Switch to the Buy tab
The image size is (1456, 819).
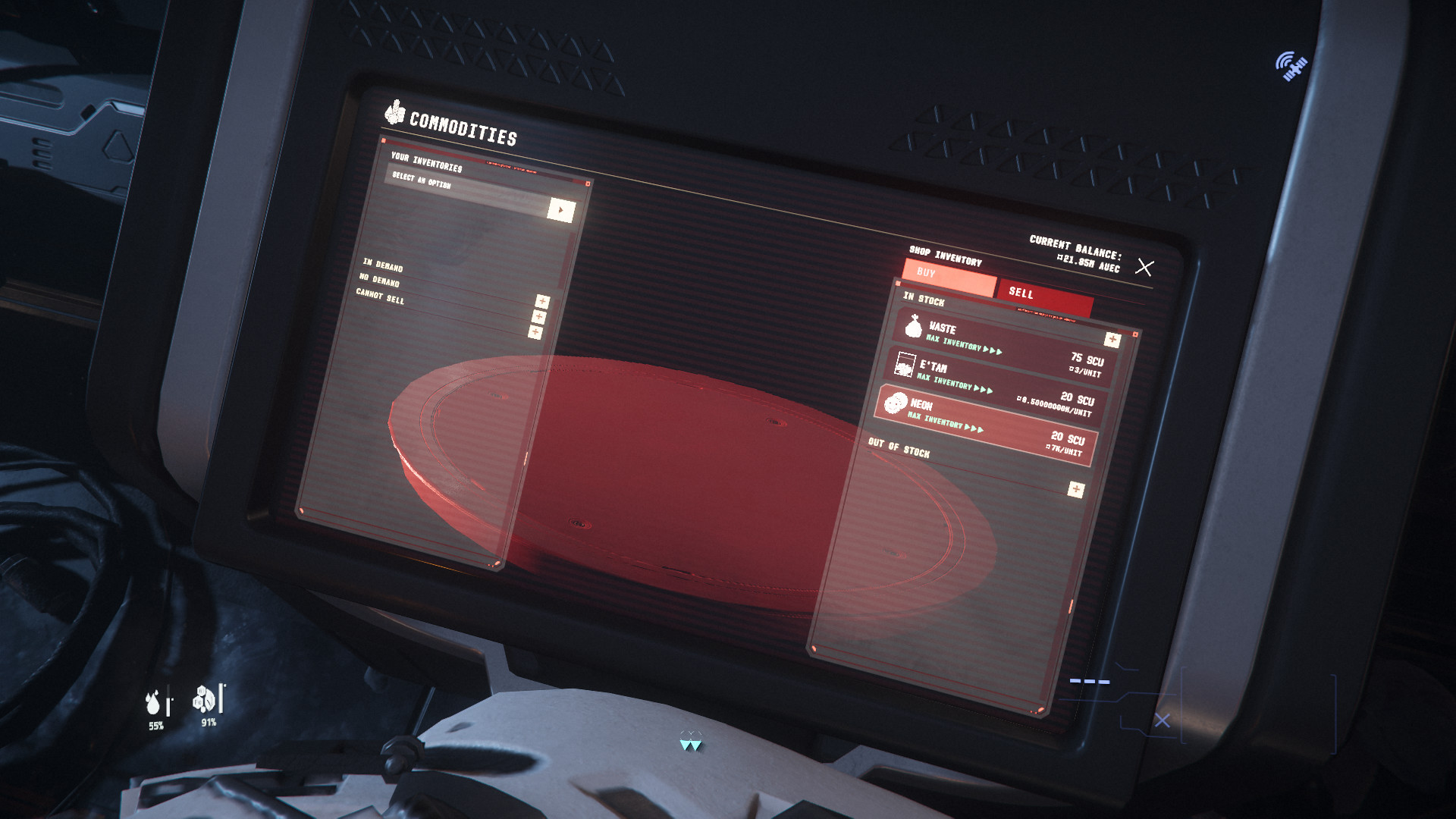[948, 278]
